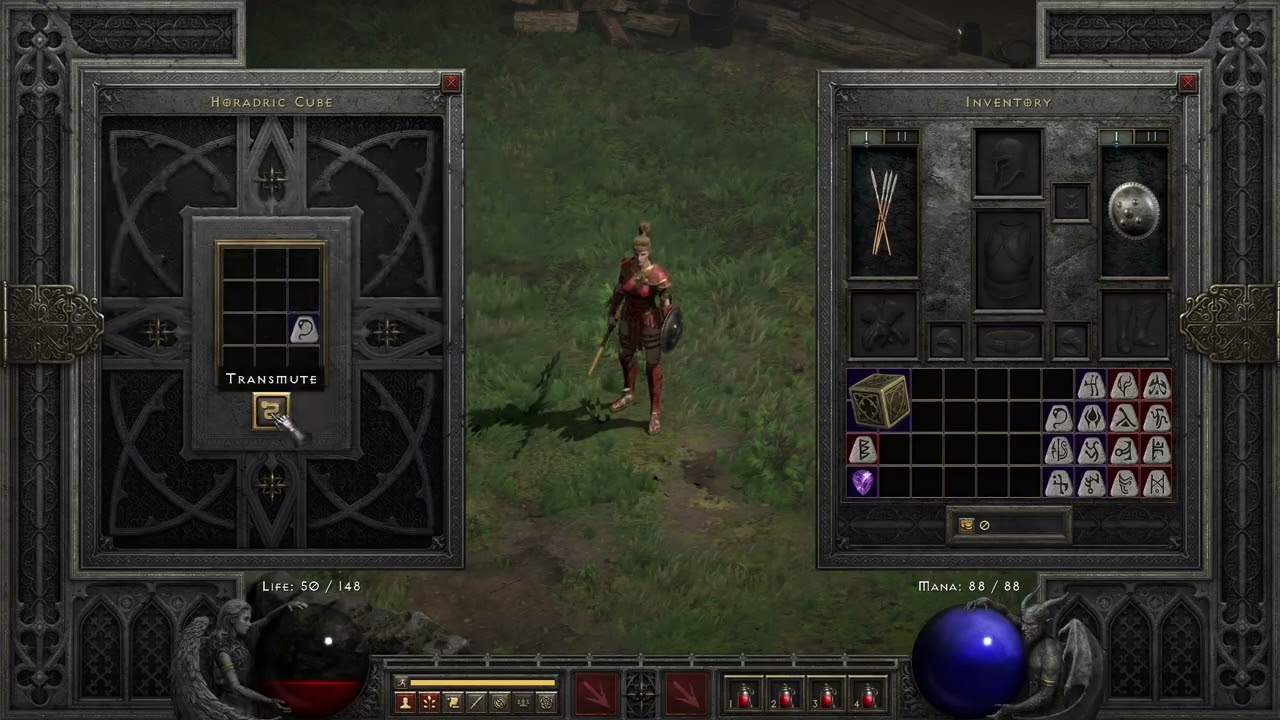Select the equipped javelins weapon slot
The width and height of the screenshot is (1280, 720).
pyautogui.click(x=883, y=212)
